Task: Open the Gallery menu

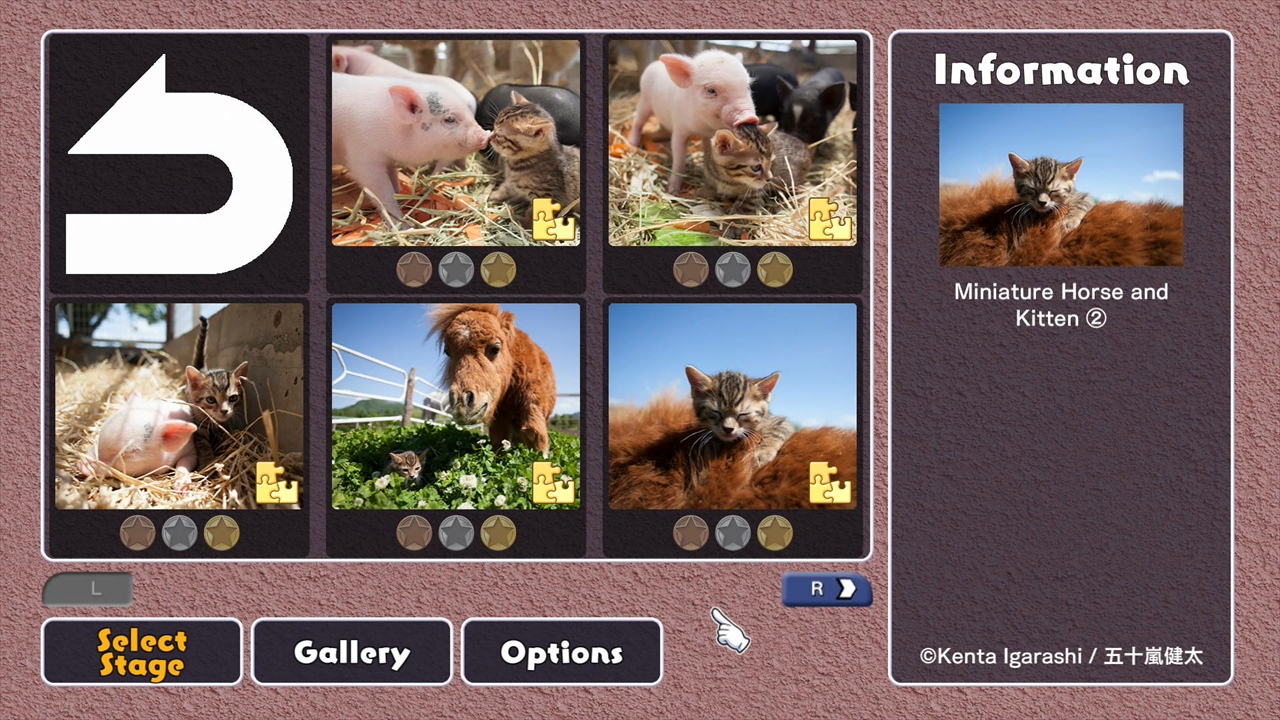Action: (x=351, y=652)
